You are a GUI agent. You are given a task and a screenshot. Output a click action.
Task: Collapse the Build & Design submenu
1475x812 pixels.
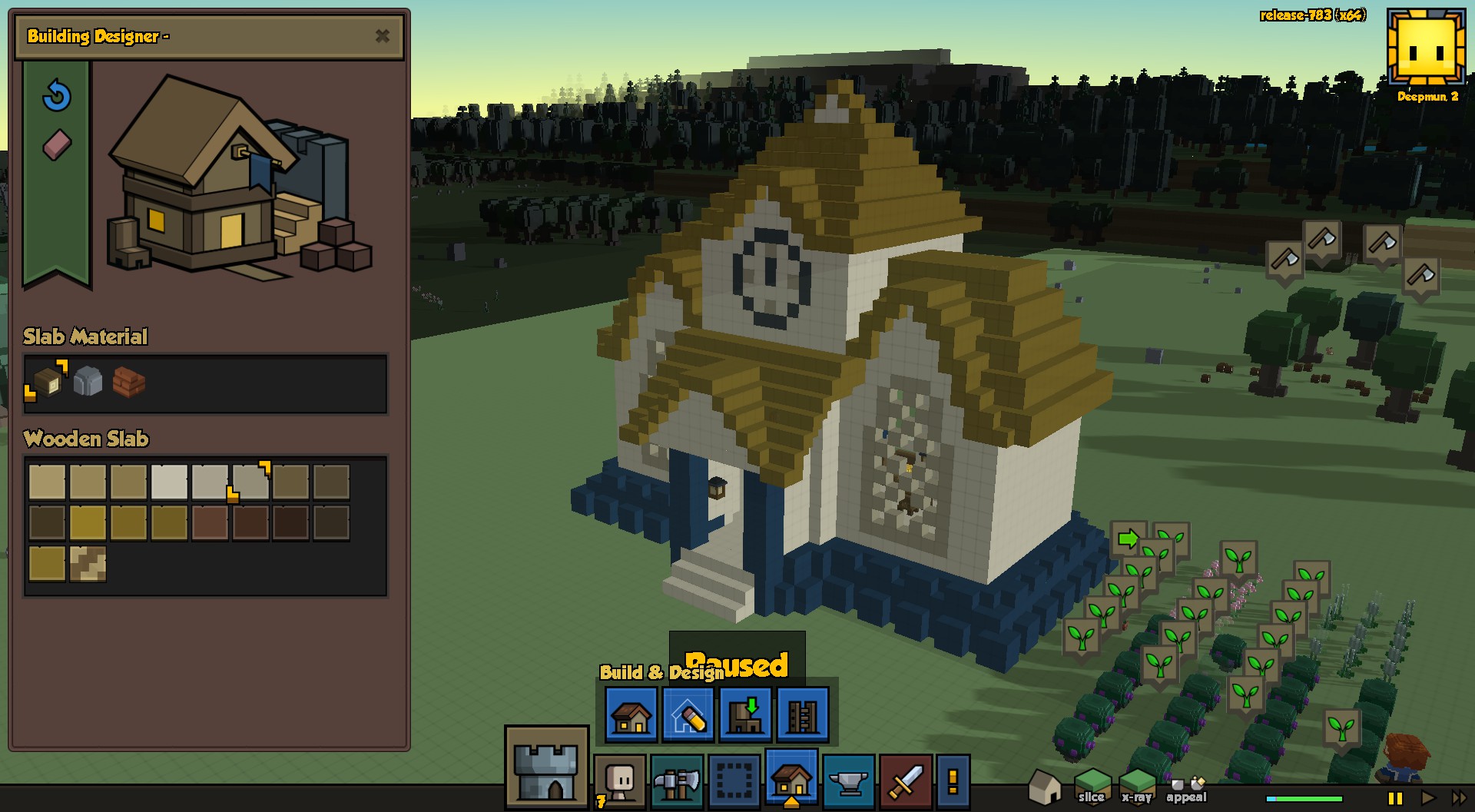coord(791,781)
